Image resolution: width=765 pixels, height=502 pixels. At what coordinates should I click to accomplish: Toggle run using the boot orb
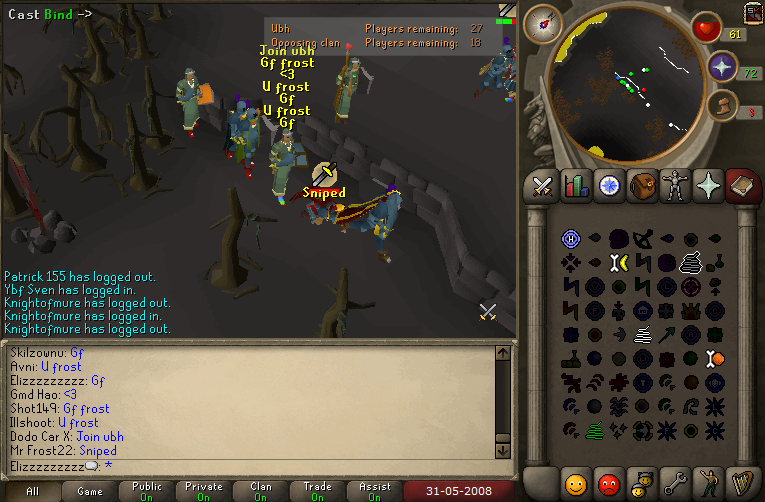coord(722,105)
